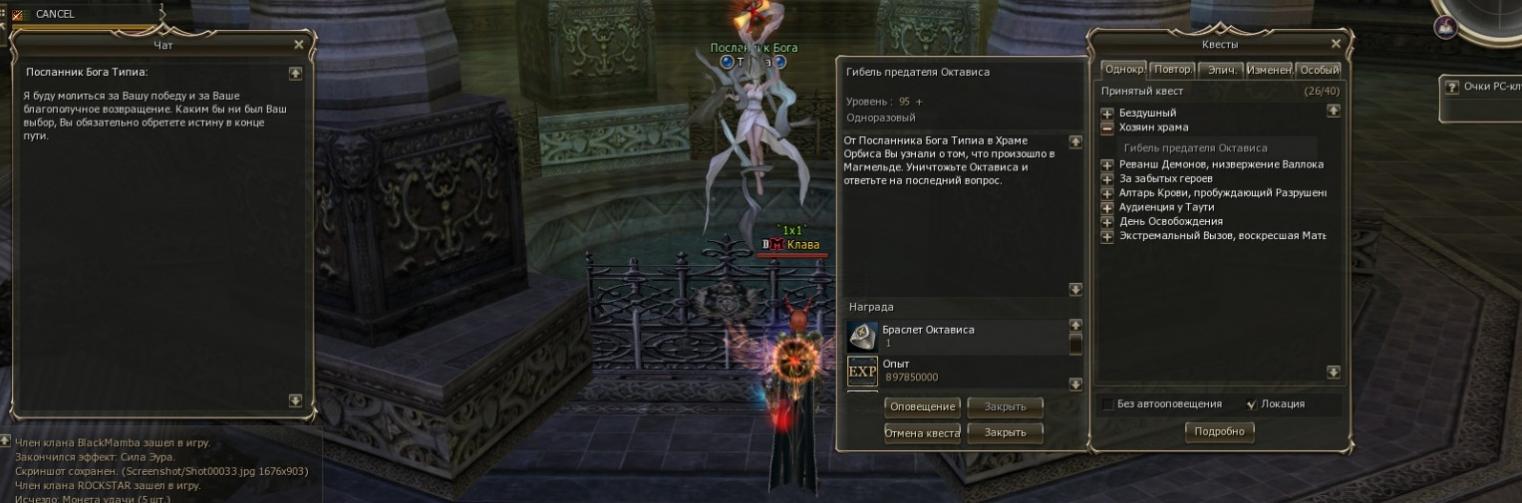Viewport: 1522px width, 503px height.
Task: Collapse the Хозяин храма quest entry
Action: tap(1107, 128)
